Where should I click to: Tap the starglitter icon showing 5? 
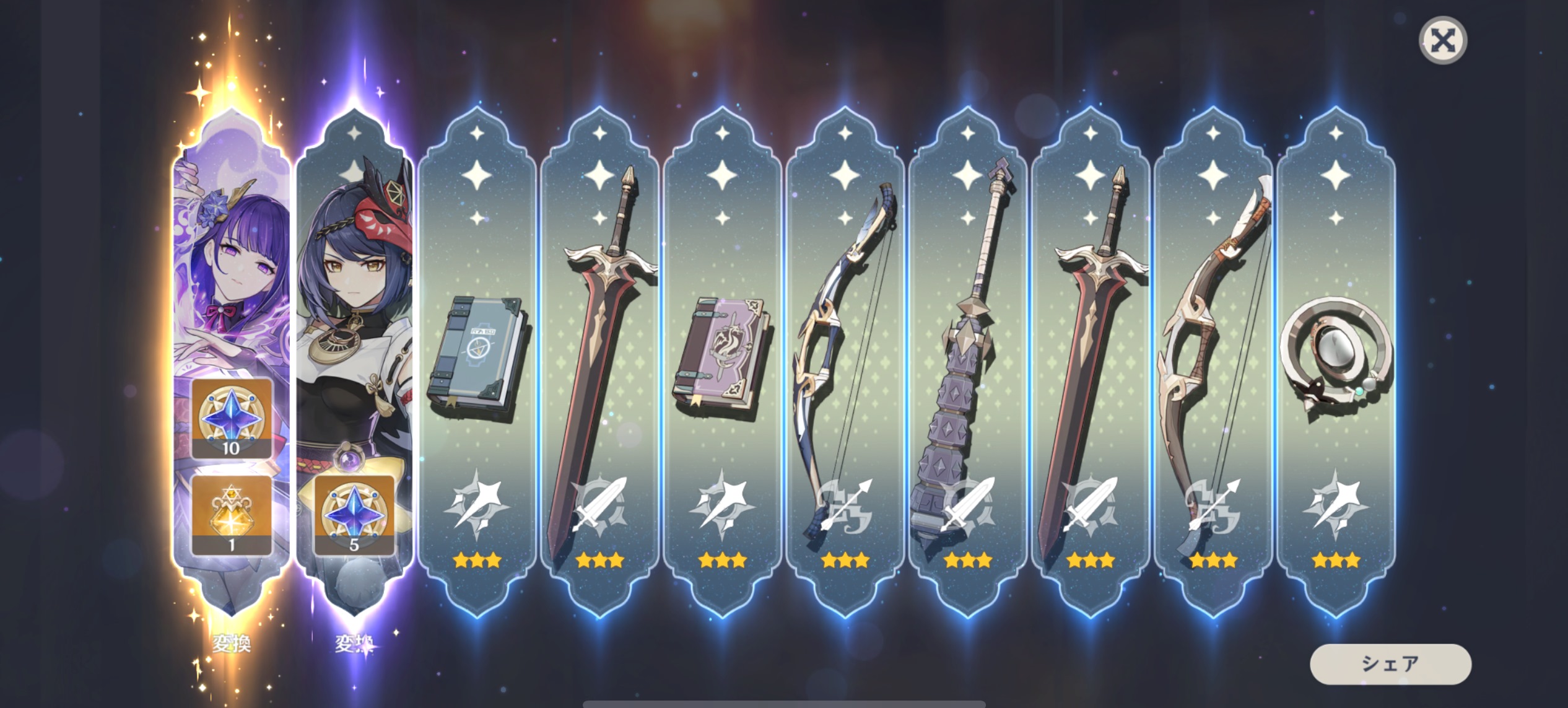click(x=354, y=515)
